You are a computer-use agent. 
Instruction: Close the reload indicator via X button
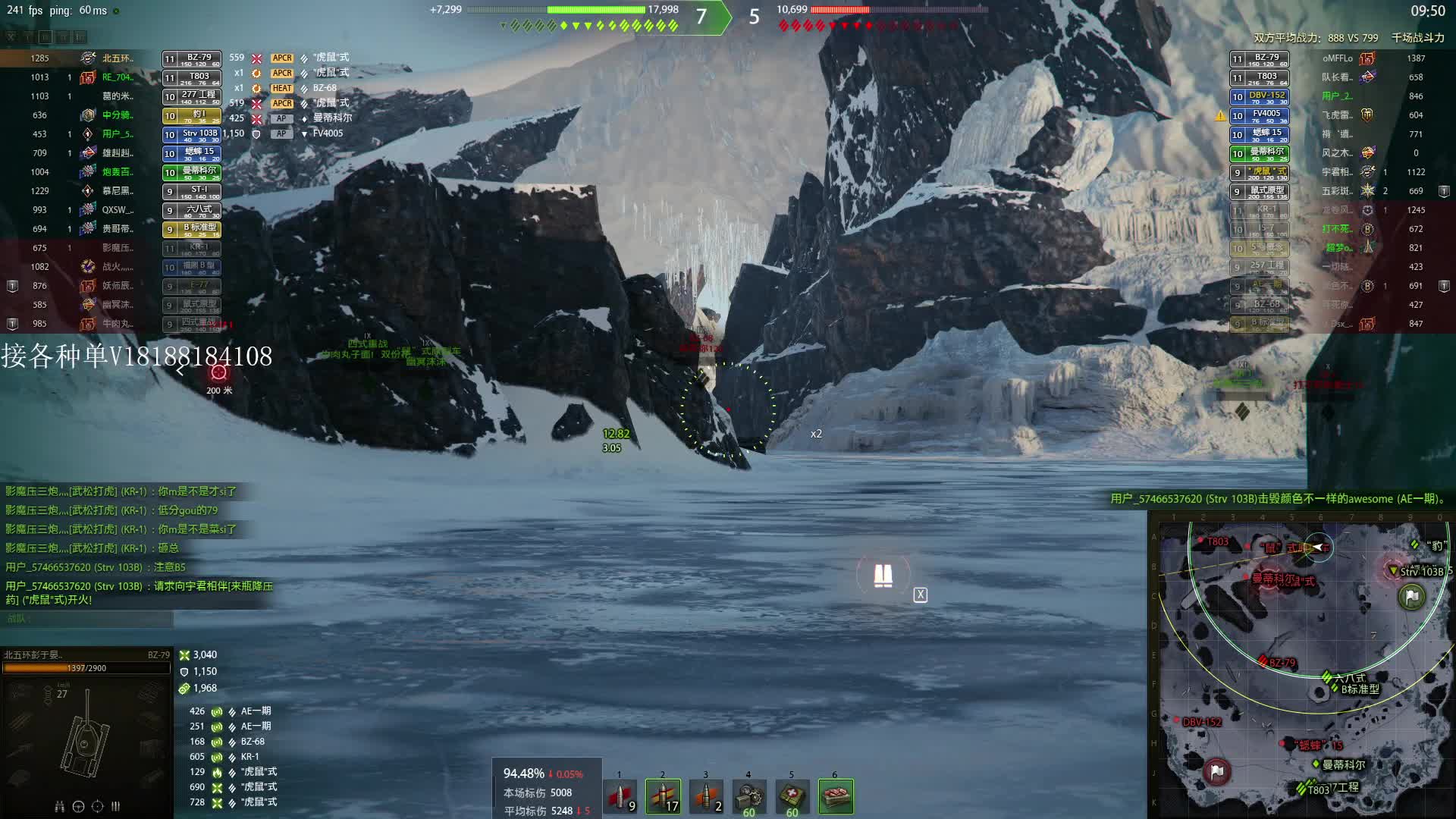(920, 595)
